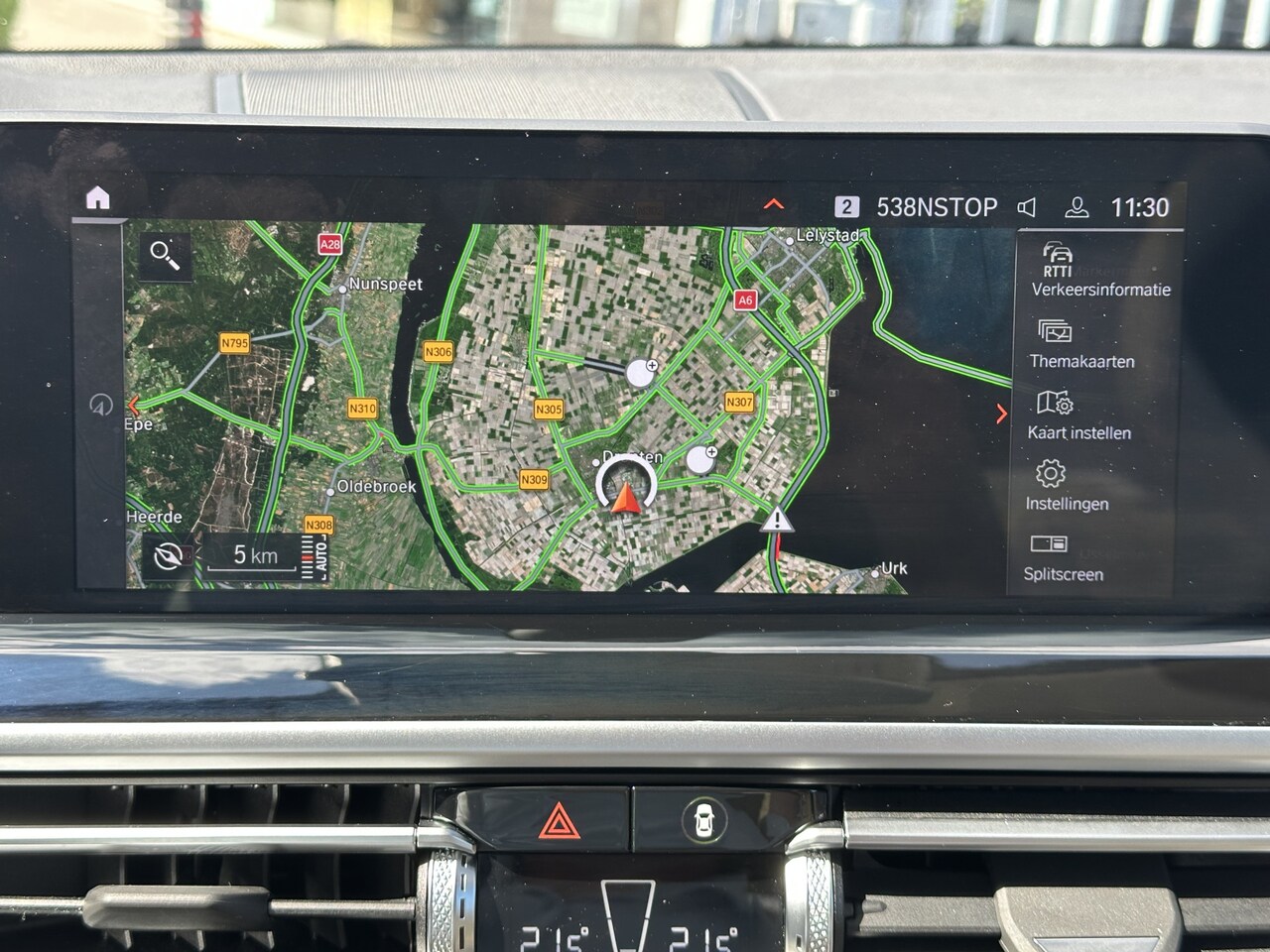Open the 538NSTOP radio station info
Screen dimensions: 1270x952
tap(936, 207)
